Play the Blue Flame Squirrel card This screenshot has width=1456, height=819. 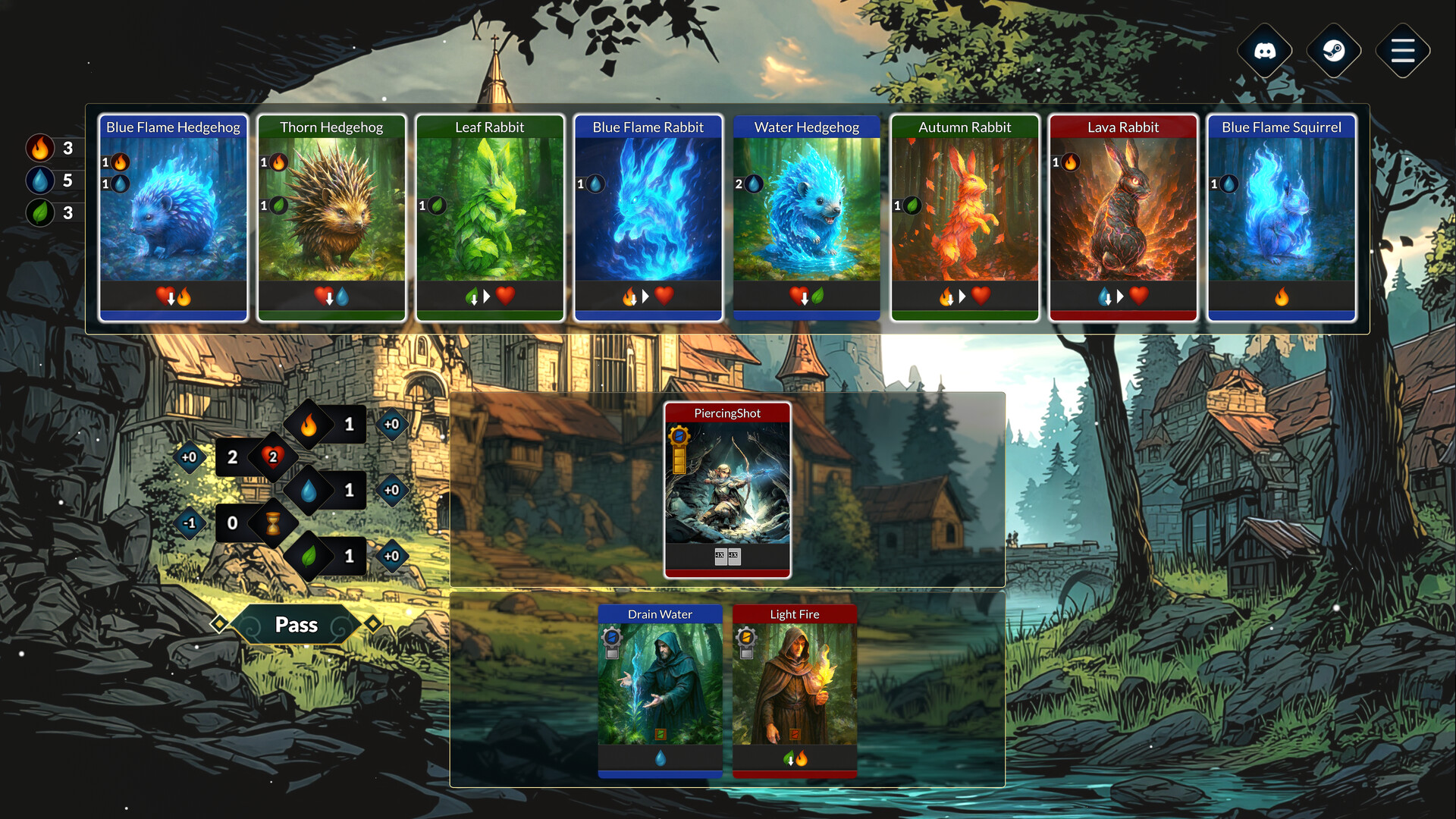click(x=1282, y=216)
